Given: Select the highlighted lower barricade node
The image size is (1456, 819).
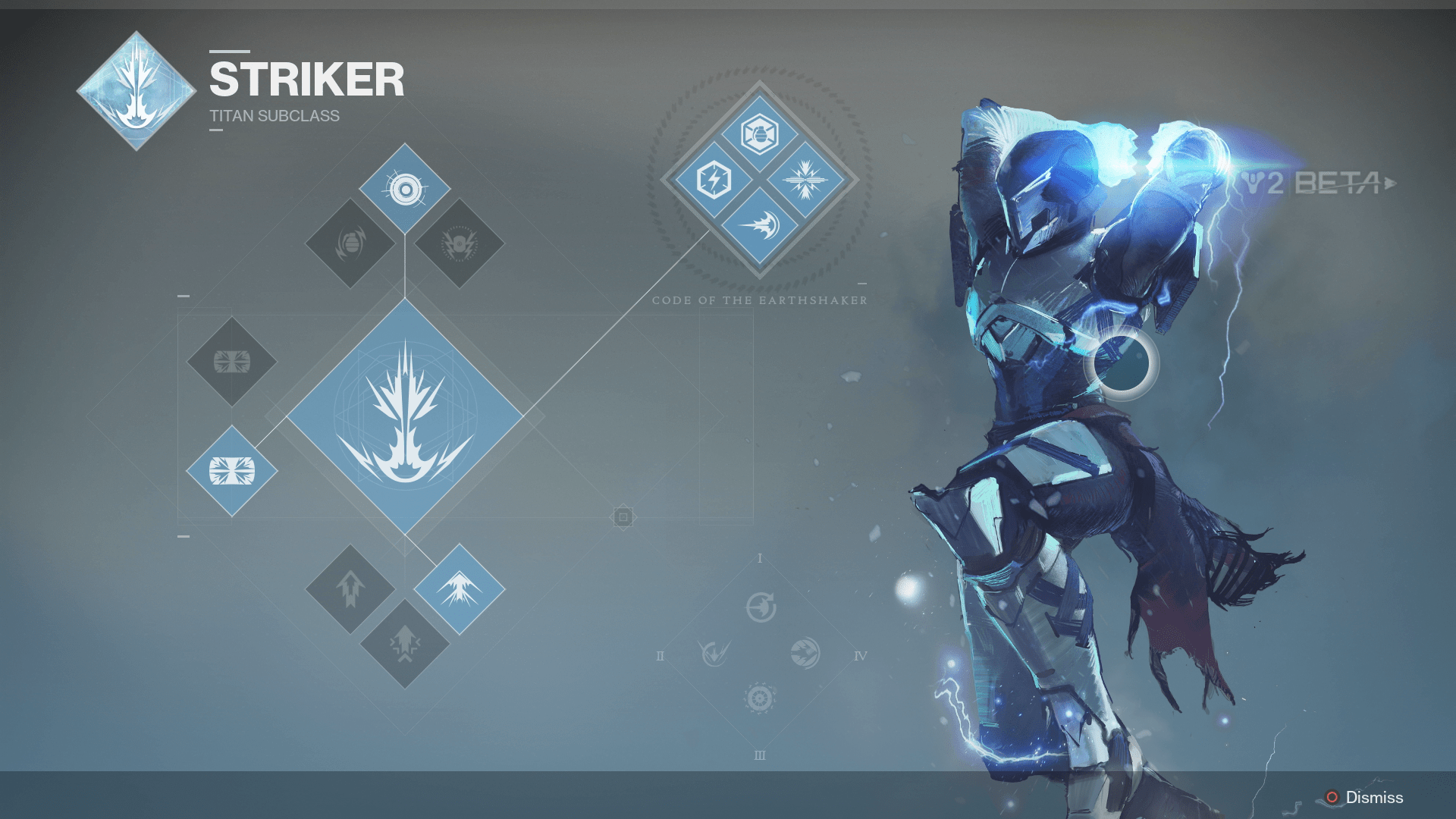Looking at the screenshot, I should (232, 471).
